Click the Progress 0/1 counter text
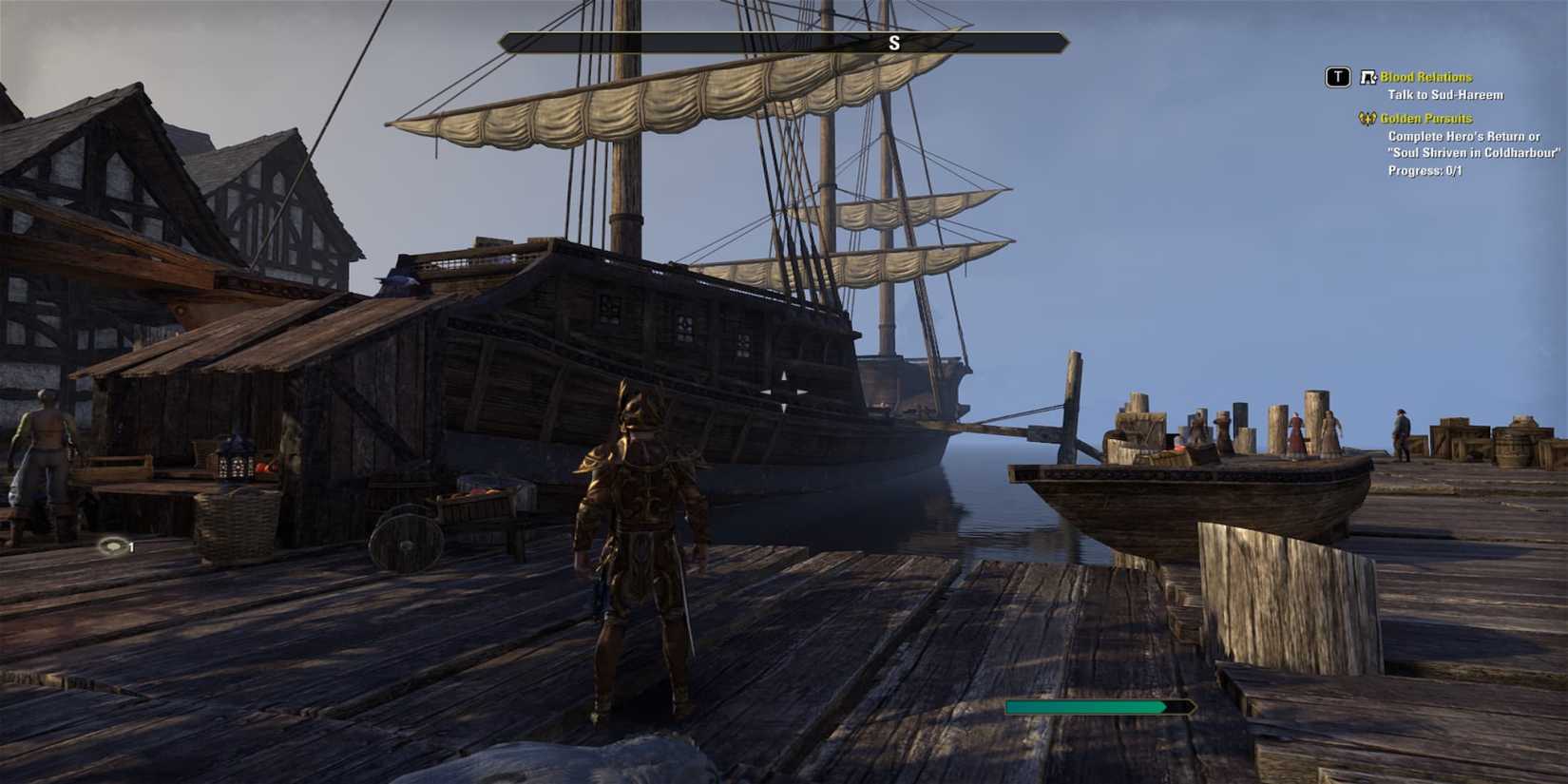Viewport: 1568px width, 784px height. [x=1424, y=170]
